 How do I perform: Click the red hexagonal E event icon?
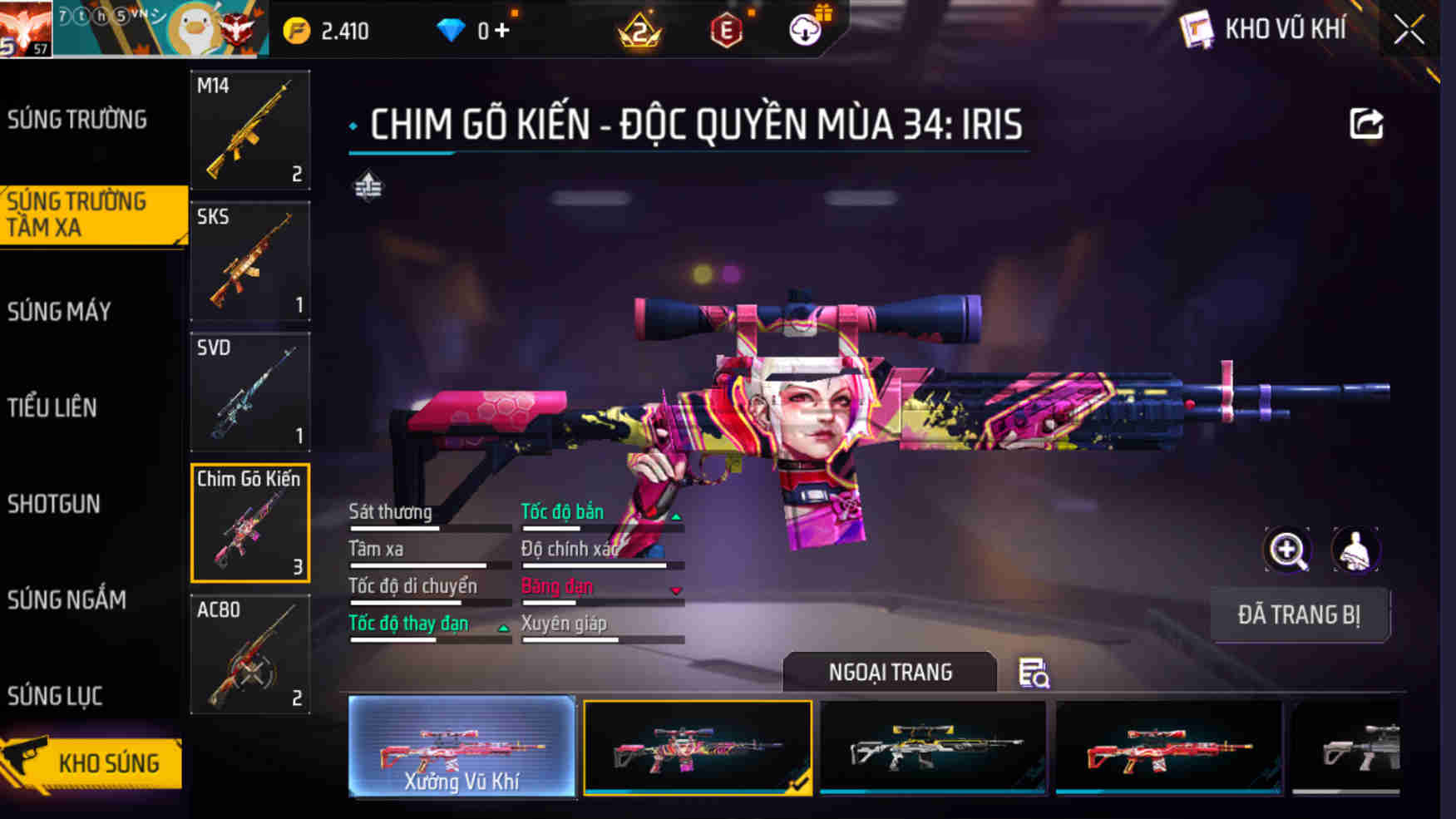click(725, 30)
